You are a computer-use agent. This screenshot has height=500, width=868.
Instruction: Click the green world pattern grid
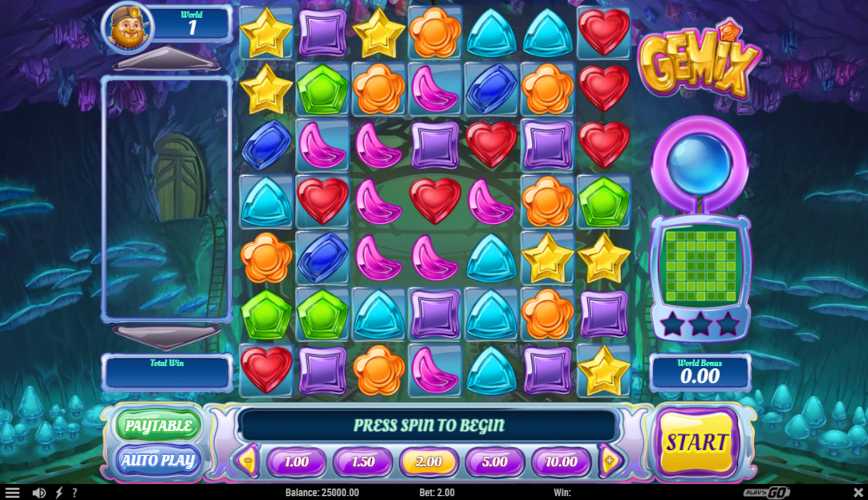click(699, 262)
